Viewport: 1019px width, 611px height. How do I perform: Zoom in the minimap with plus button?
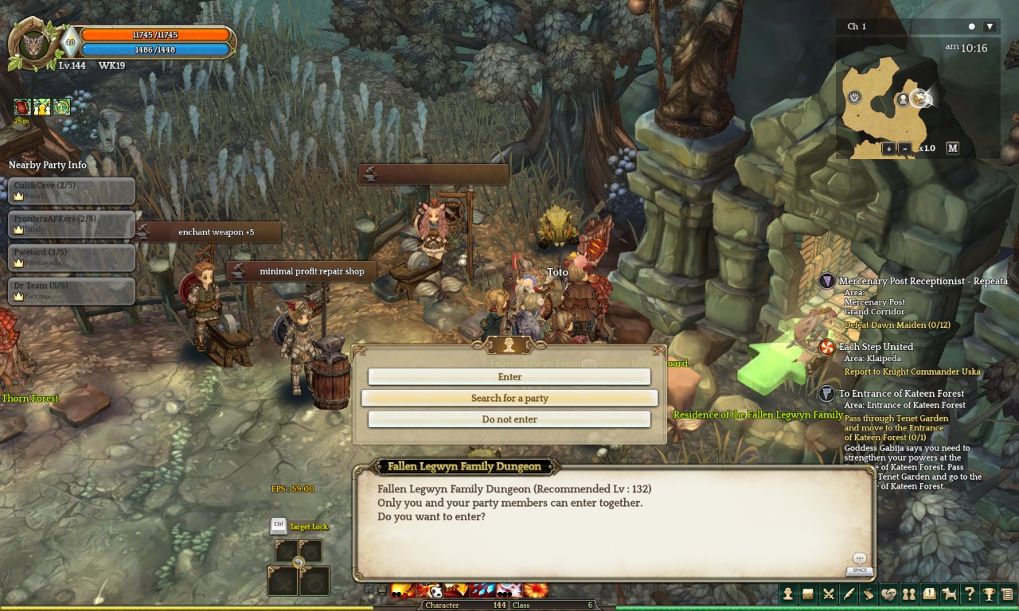pos(888,148)
